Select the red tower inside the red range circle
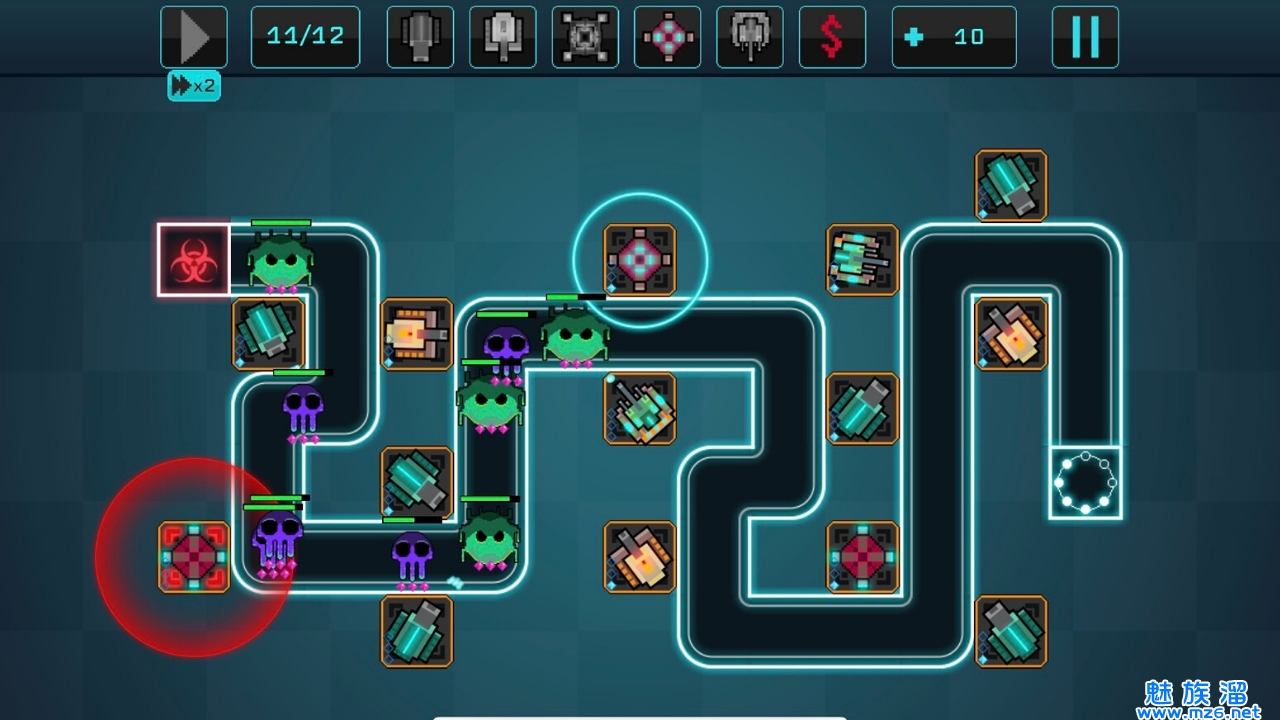 coord(194,557)
